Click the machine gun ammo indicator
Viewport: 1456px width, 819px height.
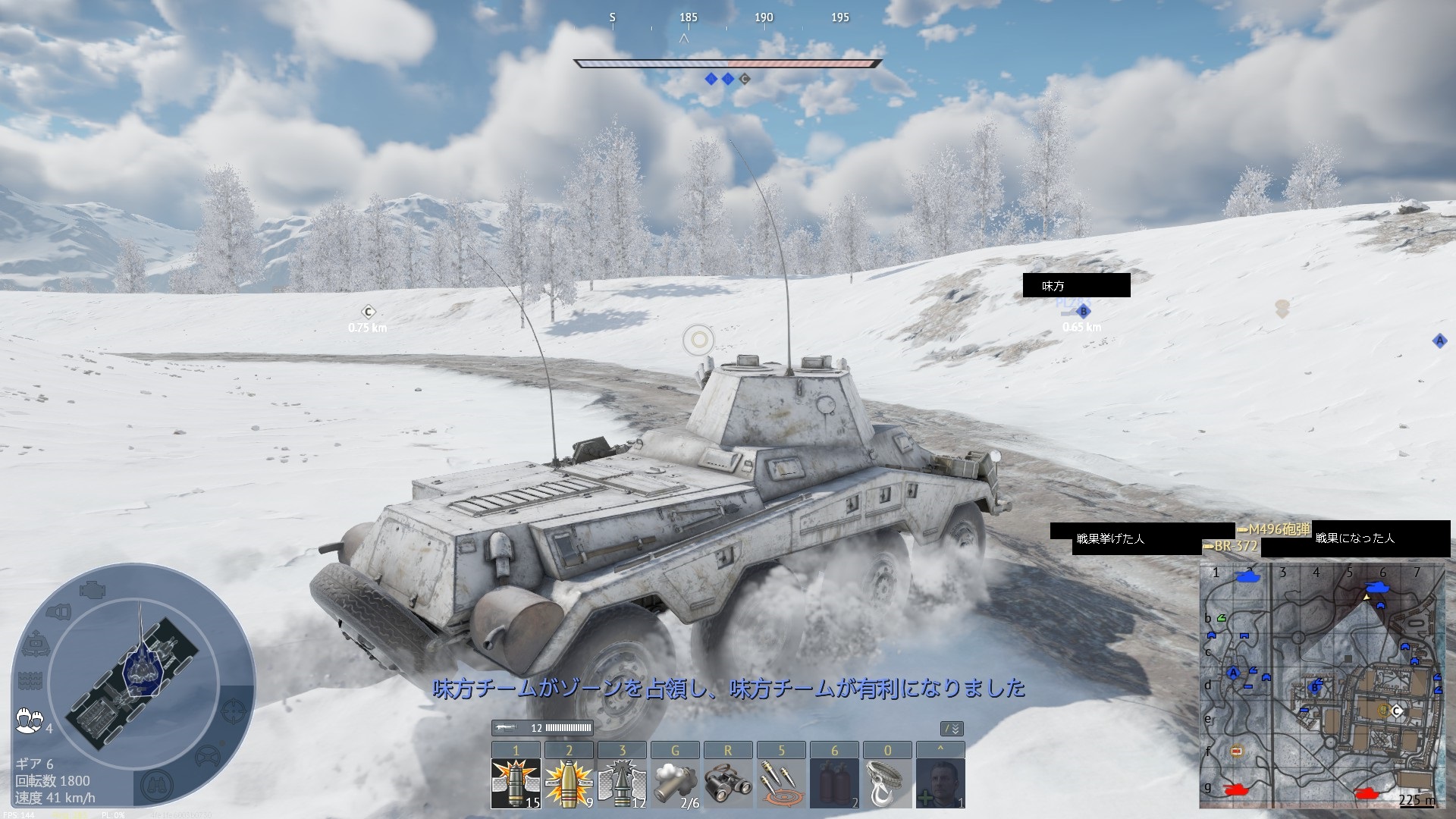542,728
